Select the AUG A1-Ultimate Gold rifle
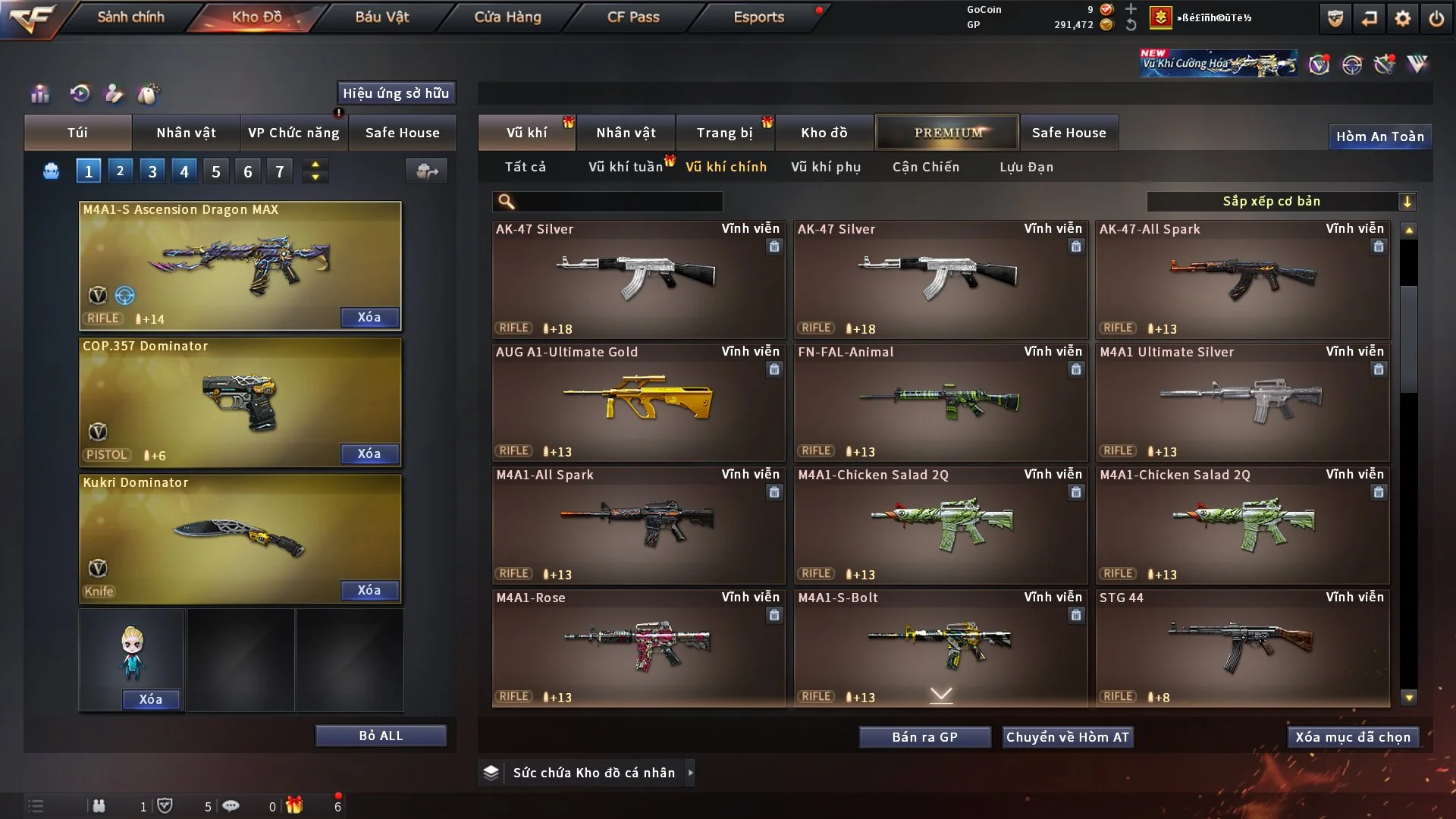Image resolution: width=1456 pixels, height=819 pixels. coord(638,402)
